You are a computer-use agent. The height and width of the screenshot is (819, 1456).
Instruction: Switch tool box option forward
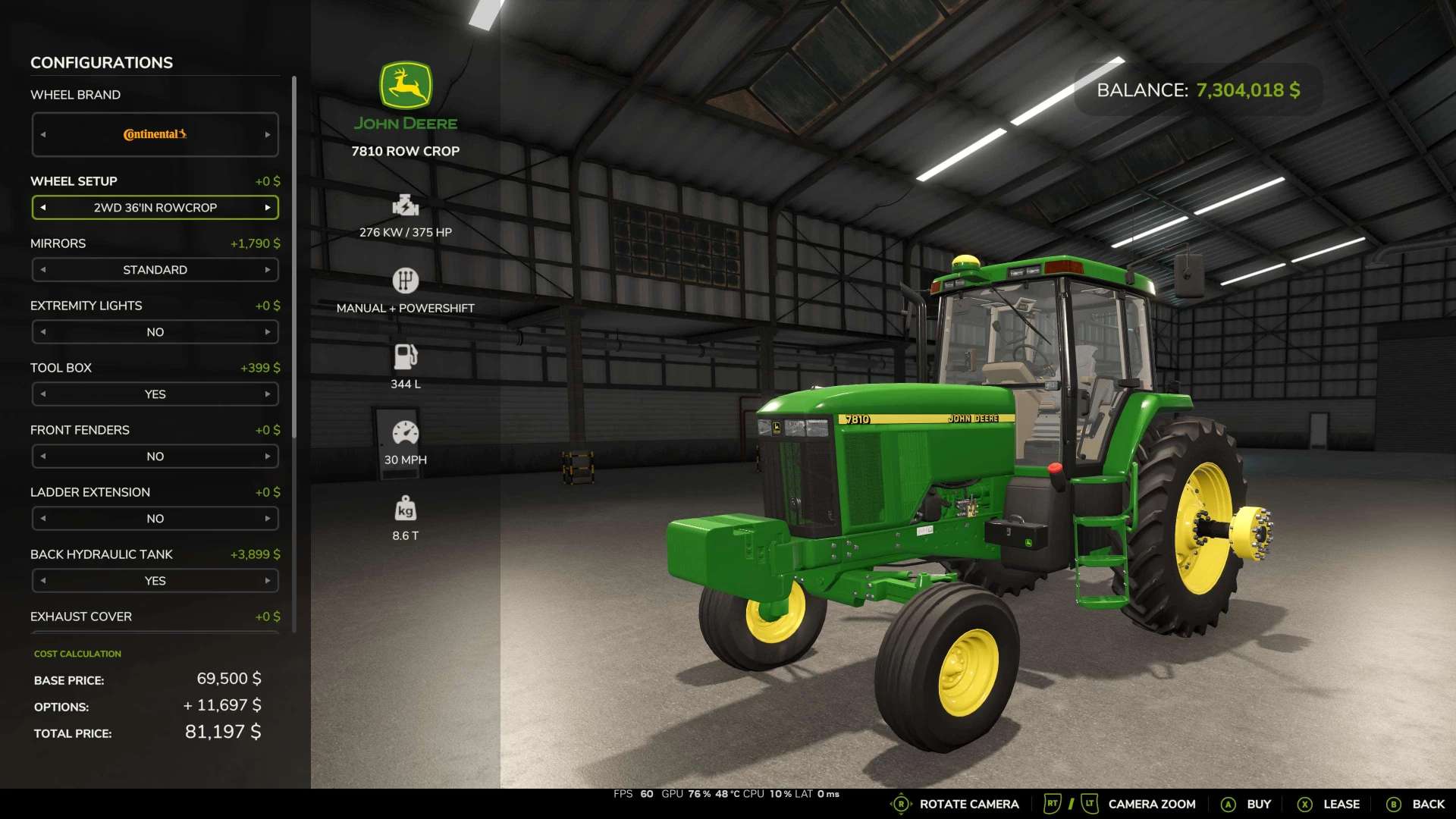[268, 394]
